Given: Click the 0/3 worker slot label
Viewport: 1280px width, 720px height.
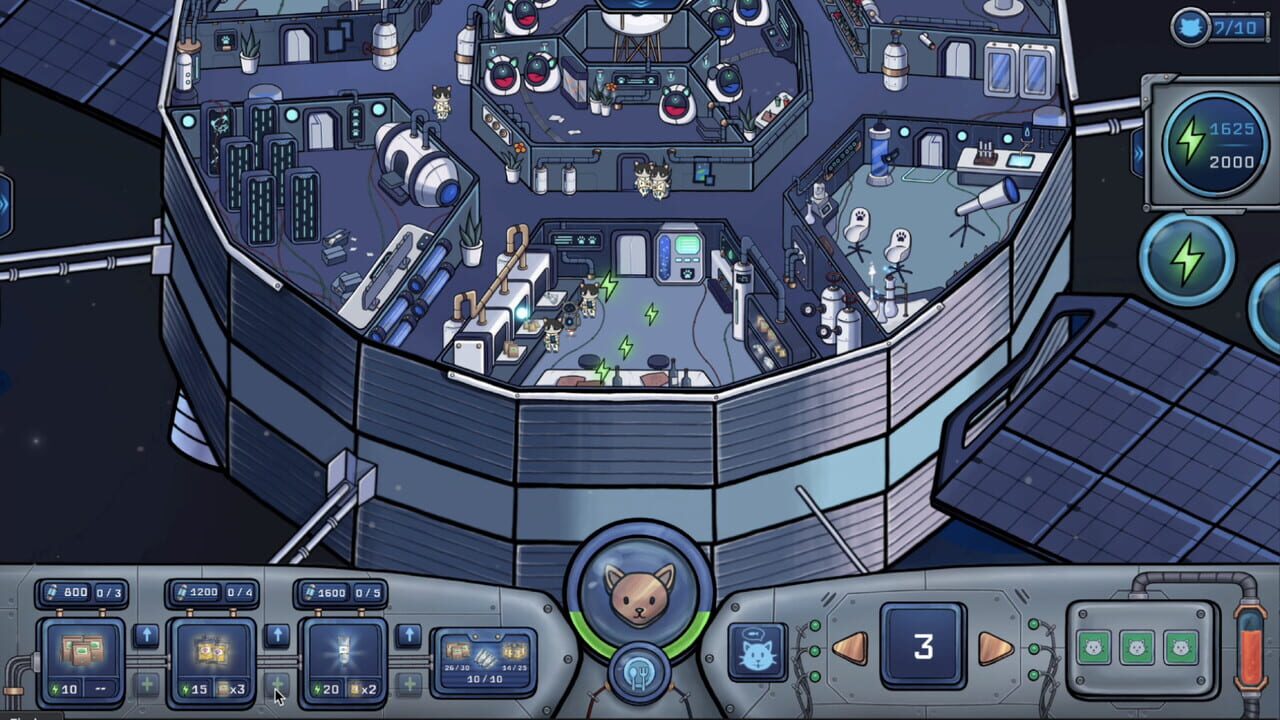Looking at the screenshot, I should [x=108, y=591].
